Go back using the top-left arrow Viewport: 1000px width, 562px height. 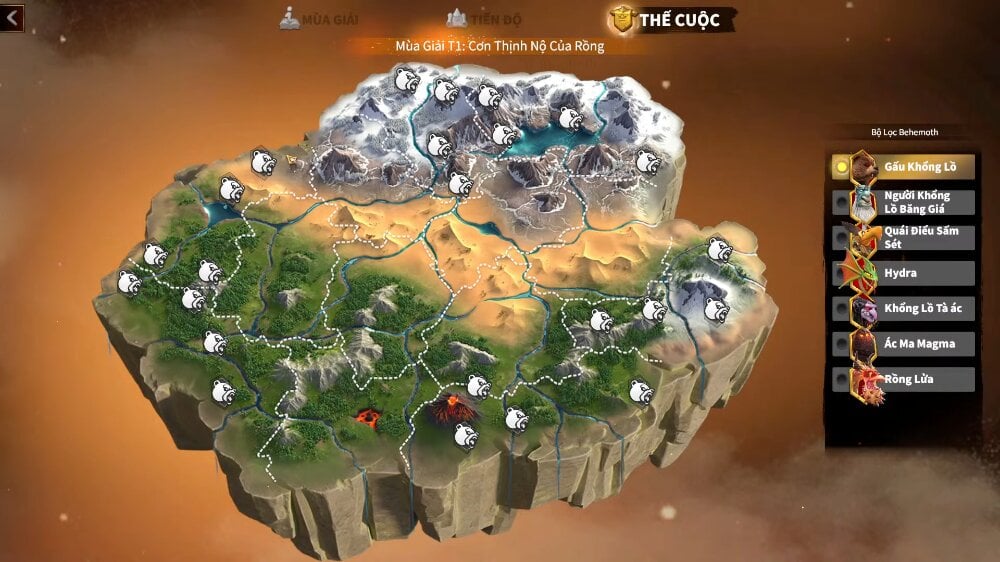coord(13,17)
